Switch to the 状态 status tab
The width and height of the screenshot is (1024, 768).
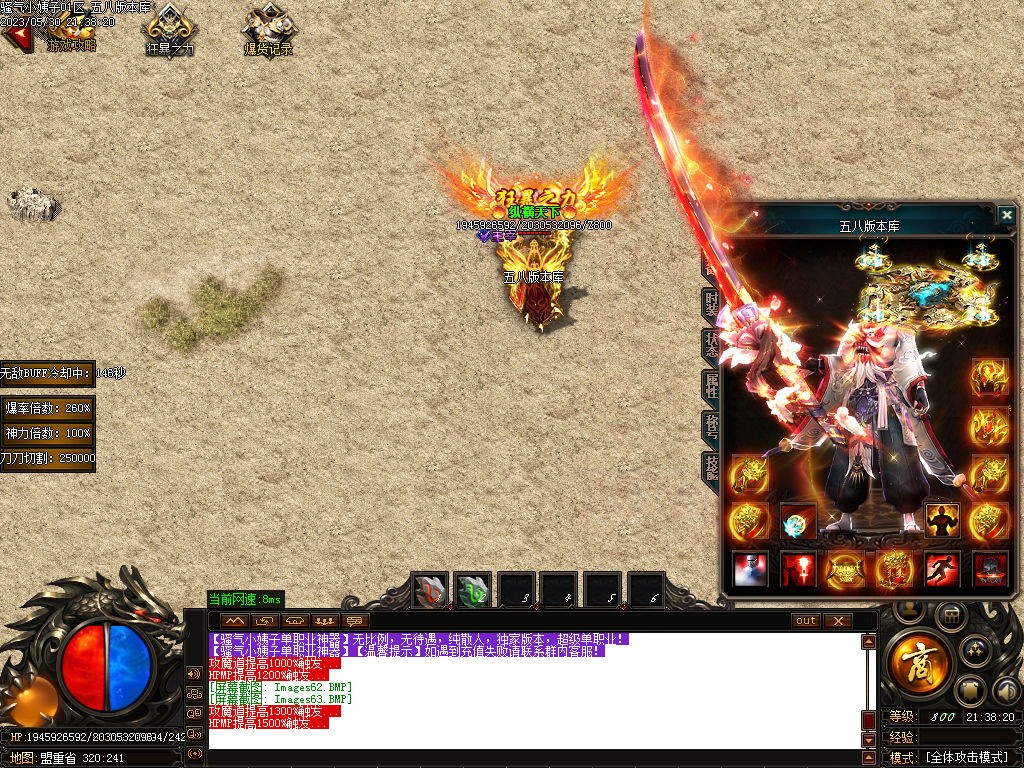click(x=711, y=343)
